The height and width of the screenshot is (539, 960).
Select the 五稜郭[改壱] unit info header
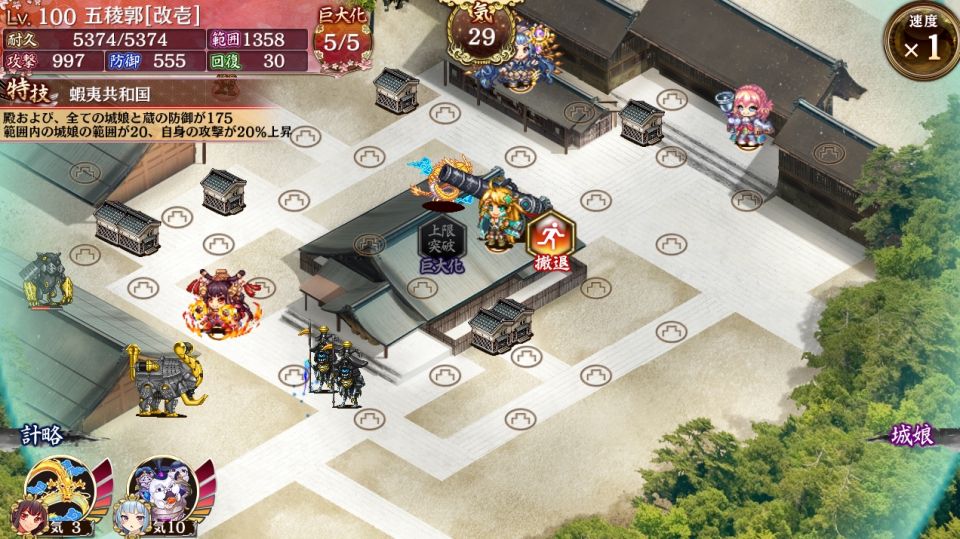pyautogui.click(x=140, y=16)
